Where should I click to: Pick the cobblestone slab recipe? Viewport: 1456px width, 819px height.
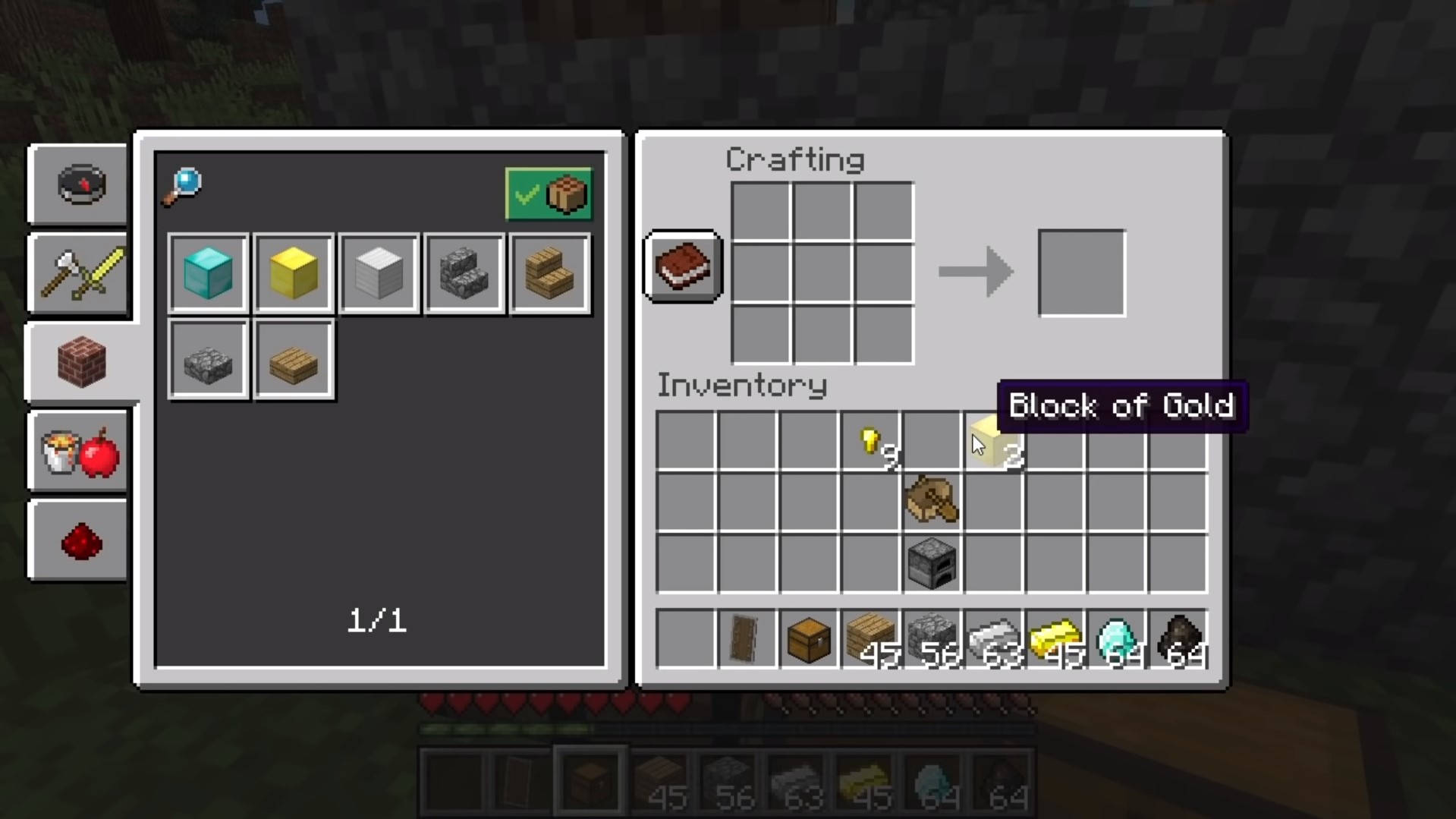tap(209, 360)
